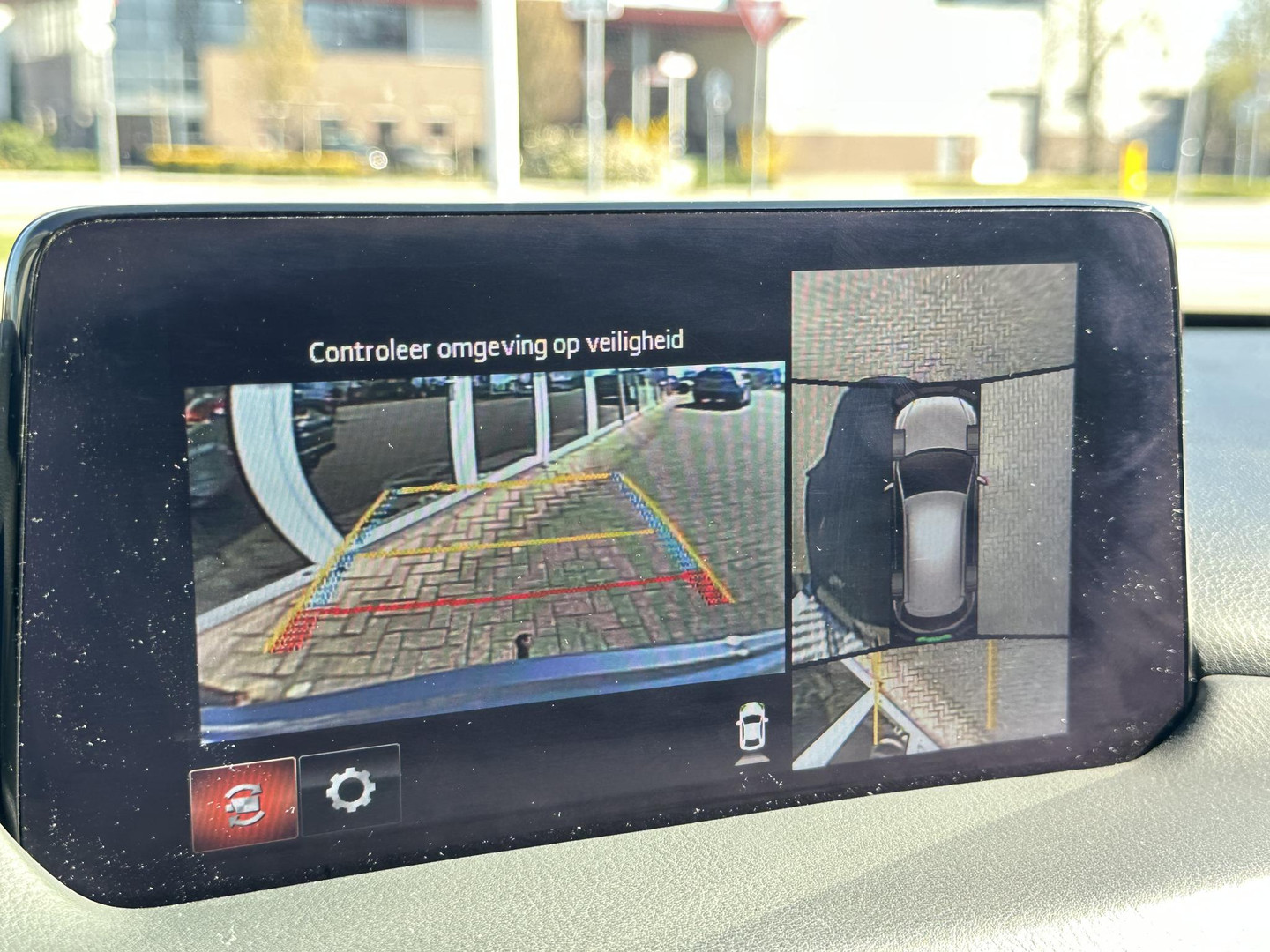Screen dimensions: 1270x952
Task: Click the vehicle graphic in the top-down view
Action: [x=933, y=511]
